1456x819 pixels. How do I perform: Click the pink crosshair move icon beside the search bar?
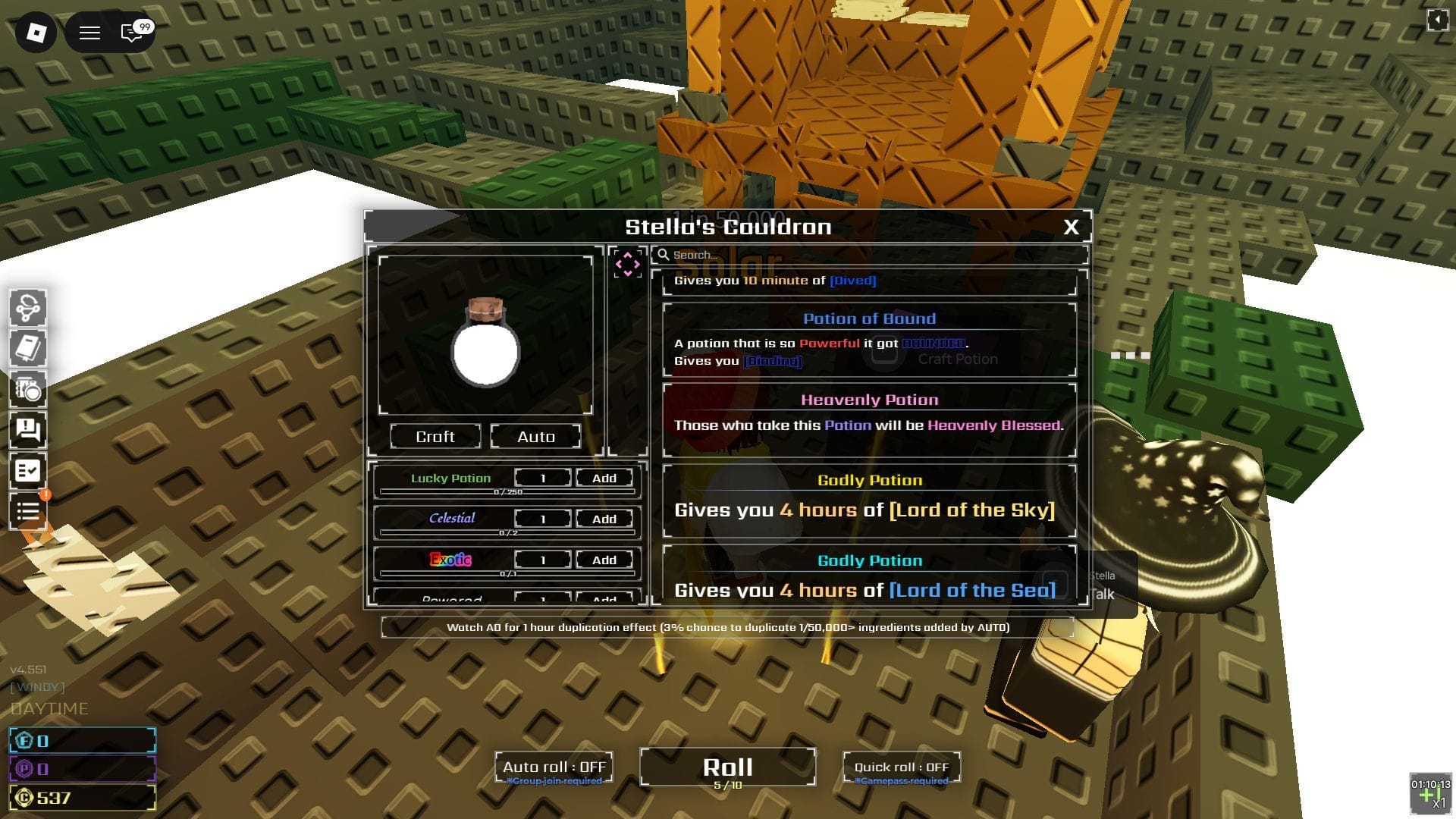(628, 264)
